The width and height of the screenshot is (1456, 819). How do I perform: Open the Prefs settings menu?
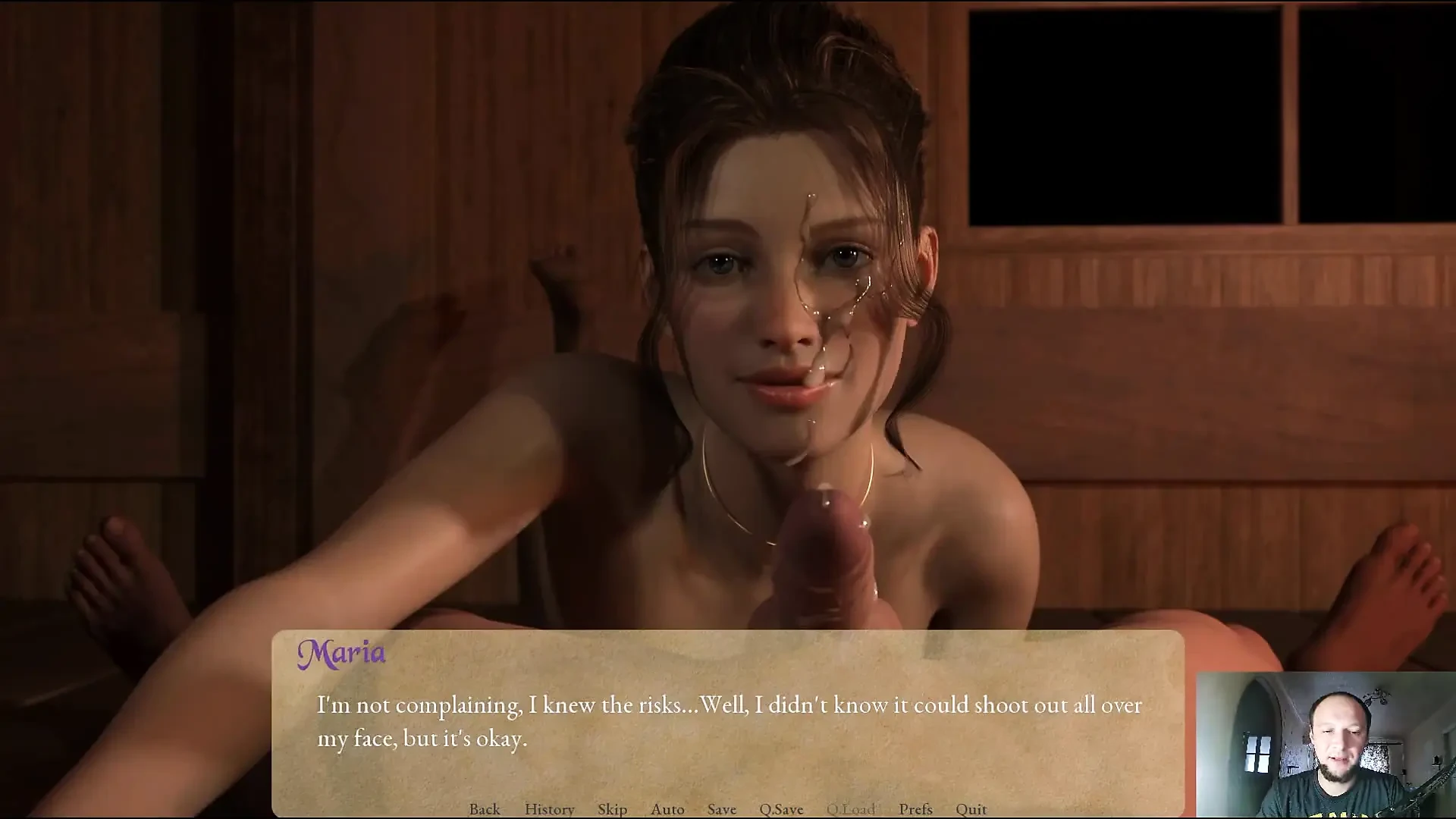(915, 809)
